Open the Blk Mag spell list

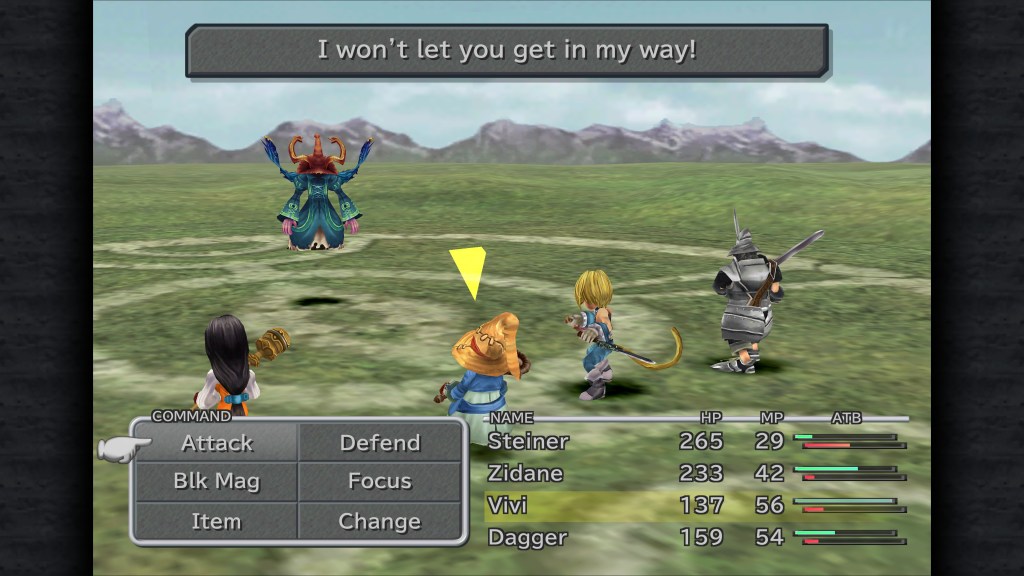pos(217,482)
